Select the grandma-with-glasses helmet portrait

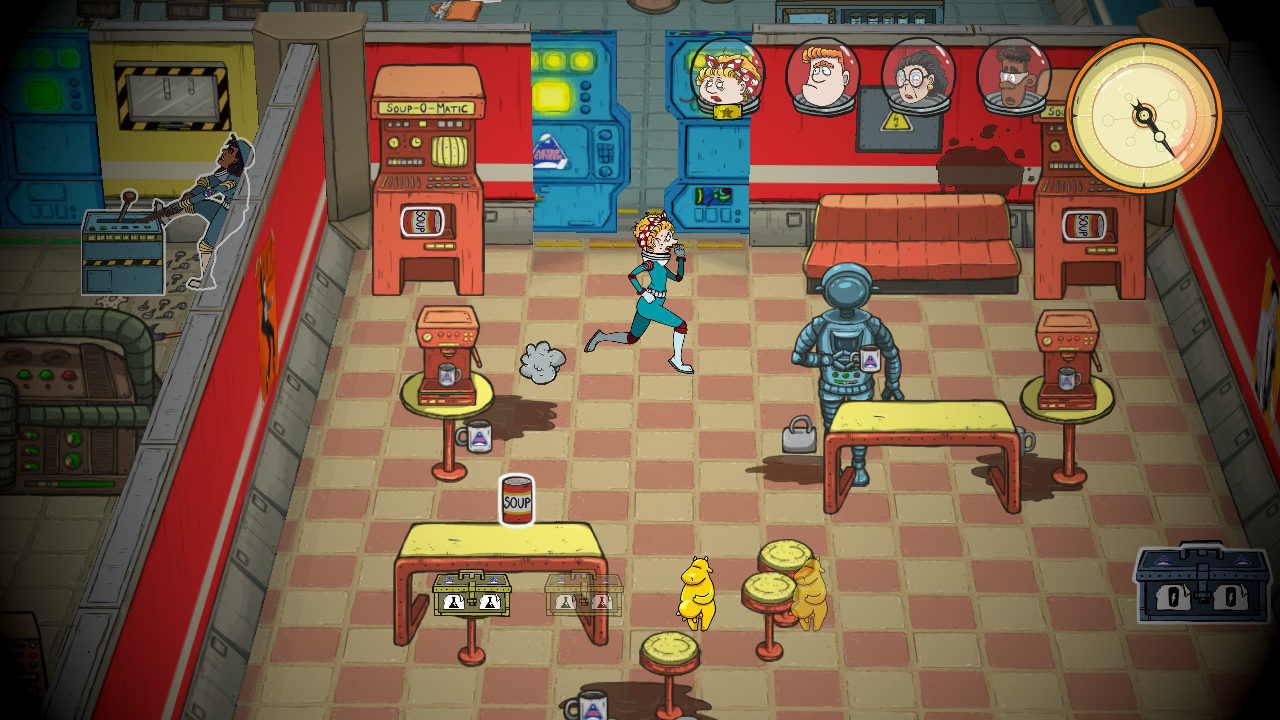click(x=916, y=80)
